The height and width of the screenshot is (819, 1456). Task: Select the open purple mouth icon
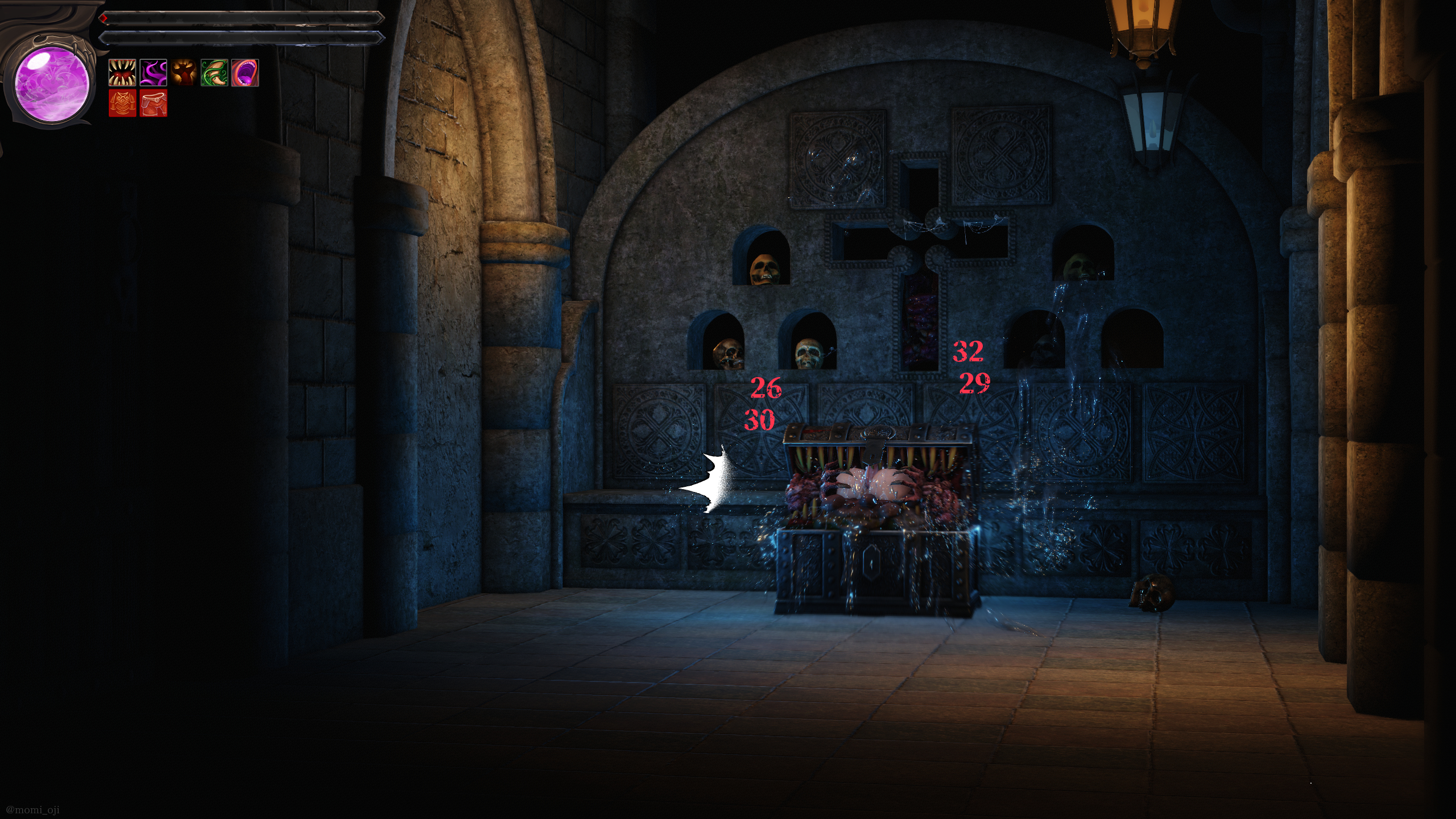tap(245, 73)
